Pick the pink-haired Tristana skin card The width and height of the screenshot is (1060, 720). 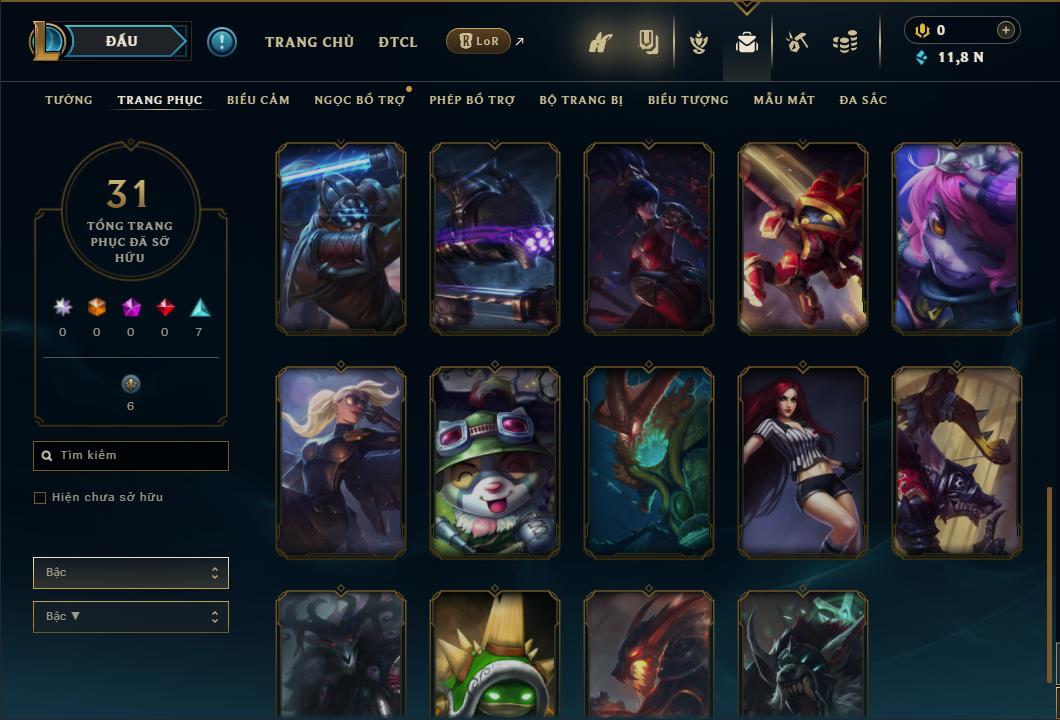tap(957, 238)
